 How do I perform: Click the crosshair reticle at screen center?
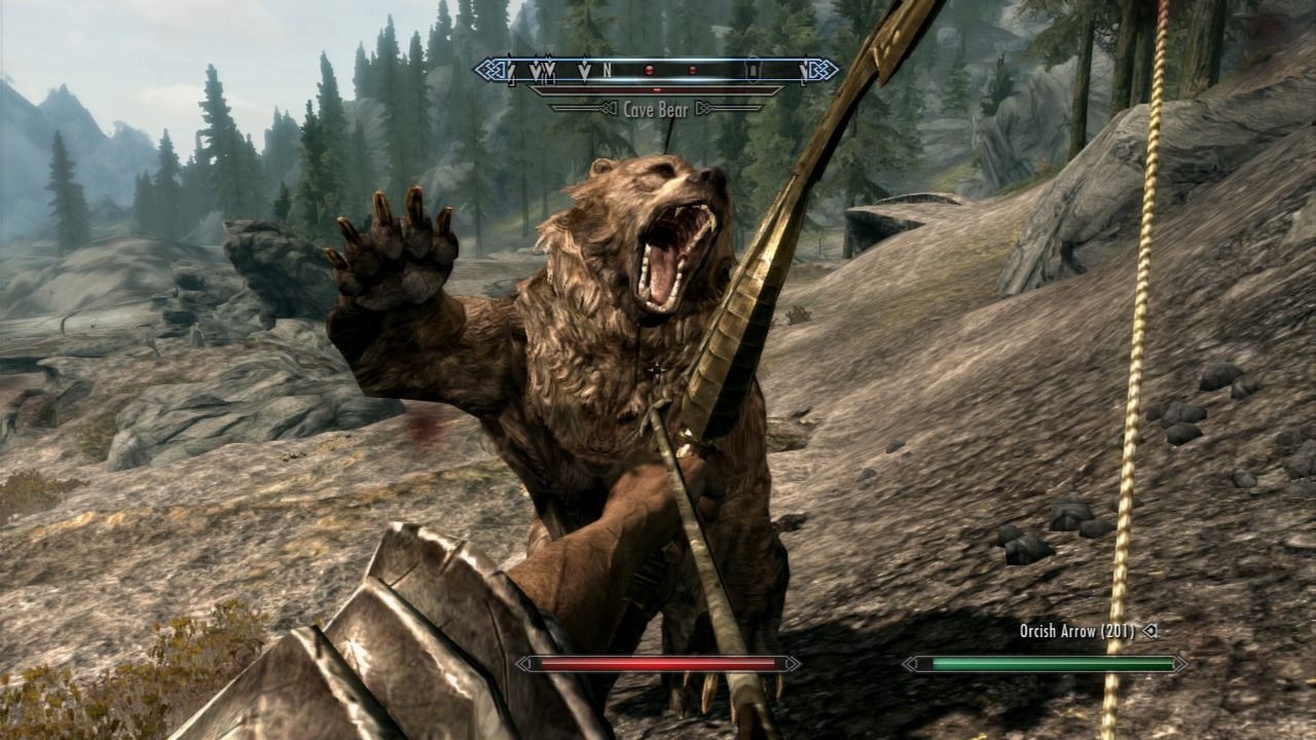pyautogui.click(x=658, y=370)
